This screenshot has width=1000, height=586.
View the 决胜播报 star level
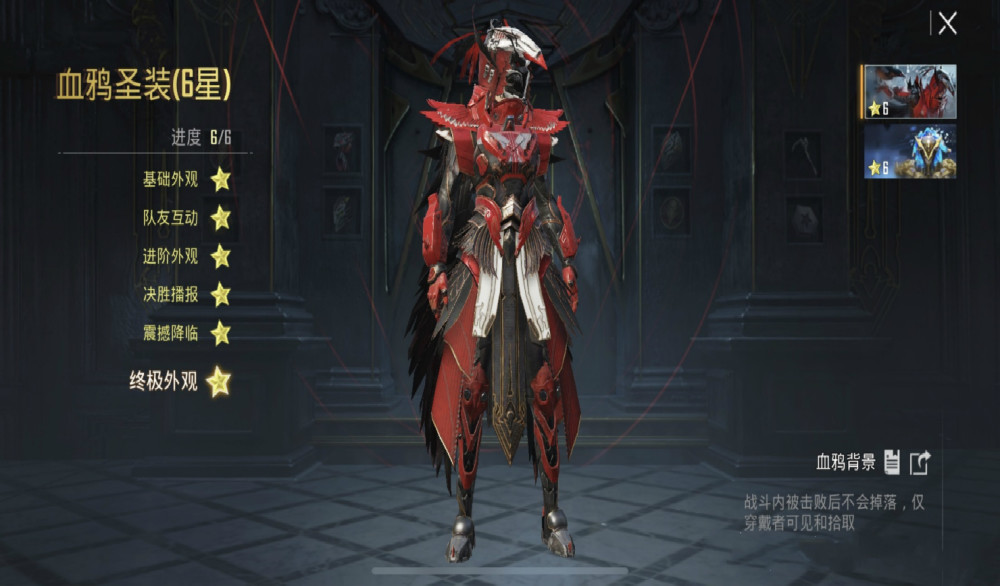tap(220, 294)
